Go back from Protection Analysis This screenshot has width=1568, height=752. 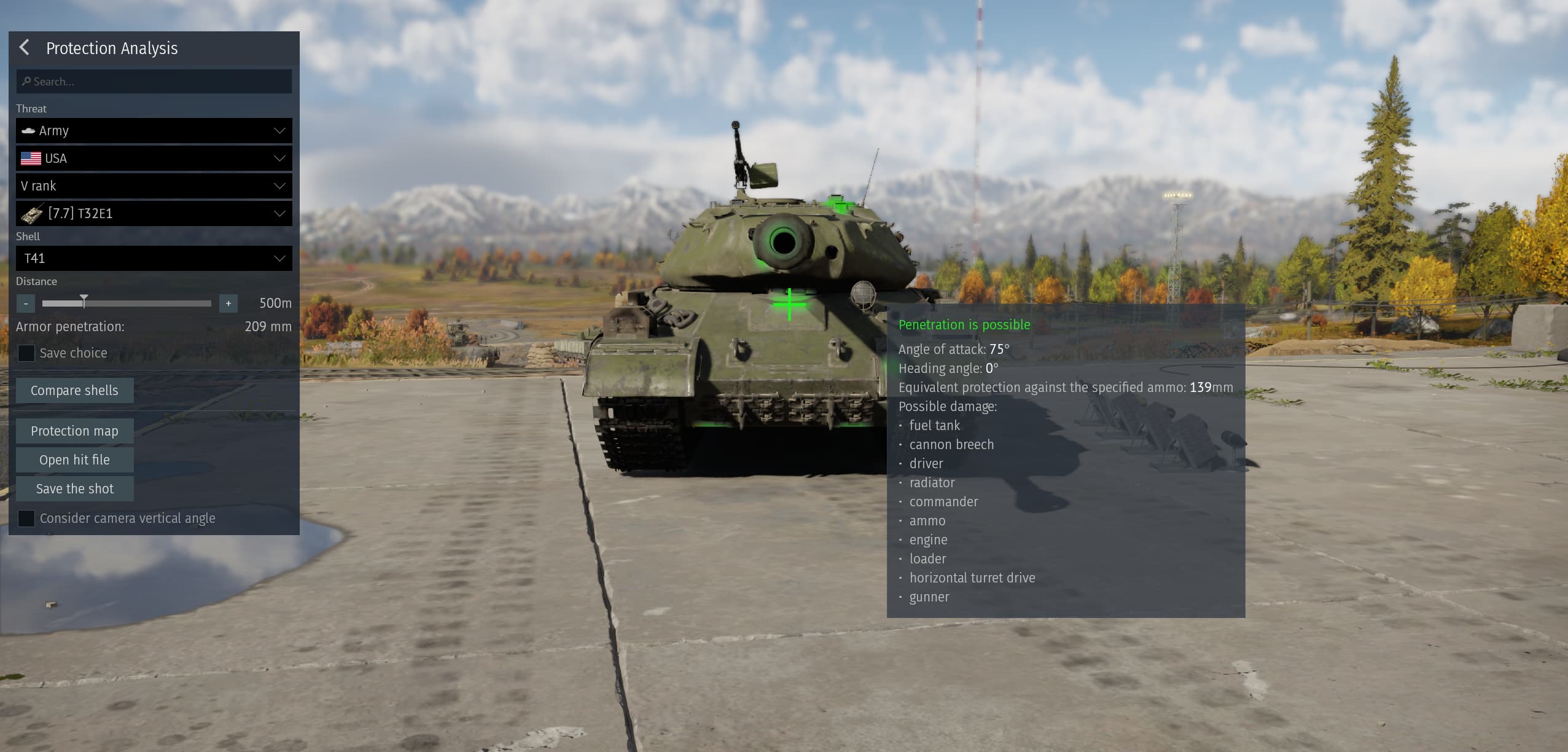[x=25, y=48]
